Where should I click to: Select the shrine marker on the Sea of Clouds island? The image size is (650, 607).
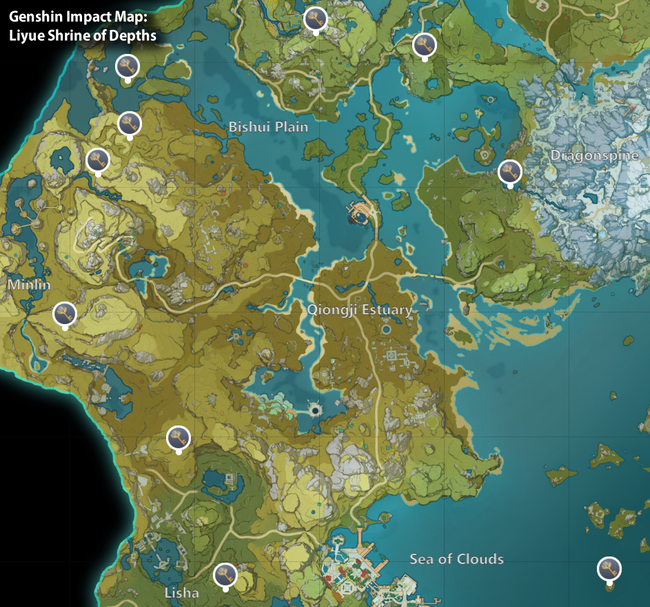tap(608, 568)
